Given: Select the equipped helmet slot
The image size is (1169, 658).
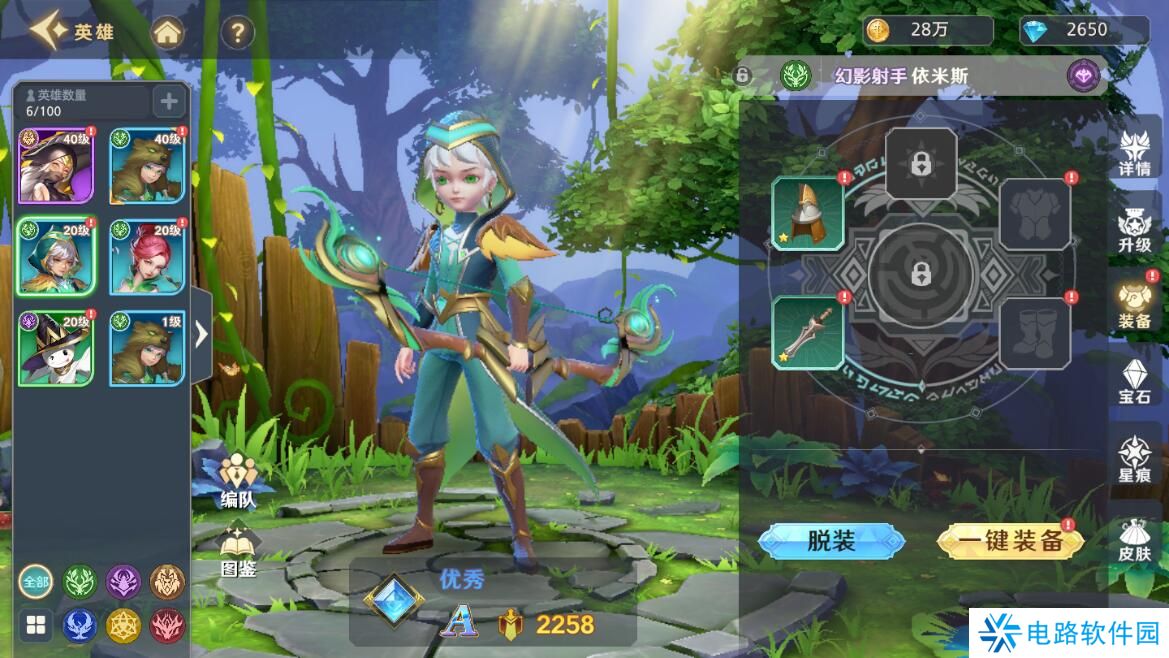Looking at the screenshot, I should coord(808,213).
